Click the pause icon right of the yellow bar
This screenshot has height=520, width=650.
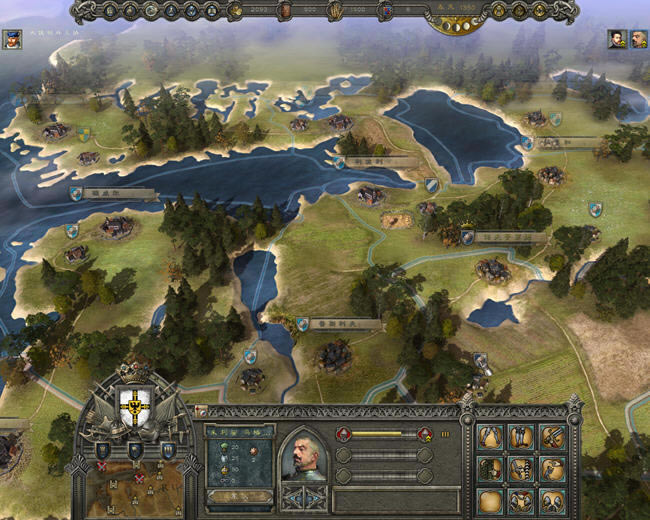click(x=445, y=434)
